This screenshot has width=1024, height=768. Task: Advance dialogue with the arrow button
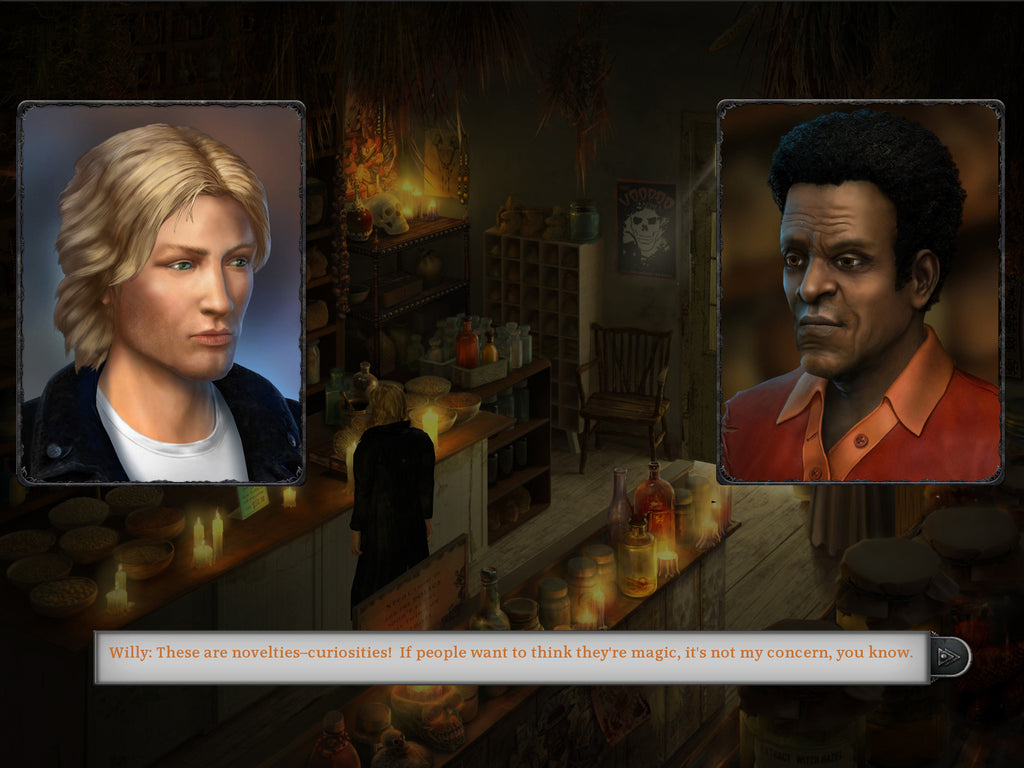[950, 656]
